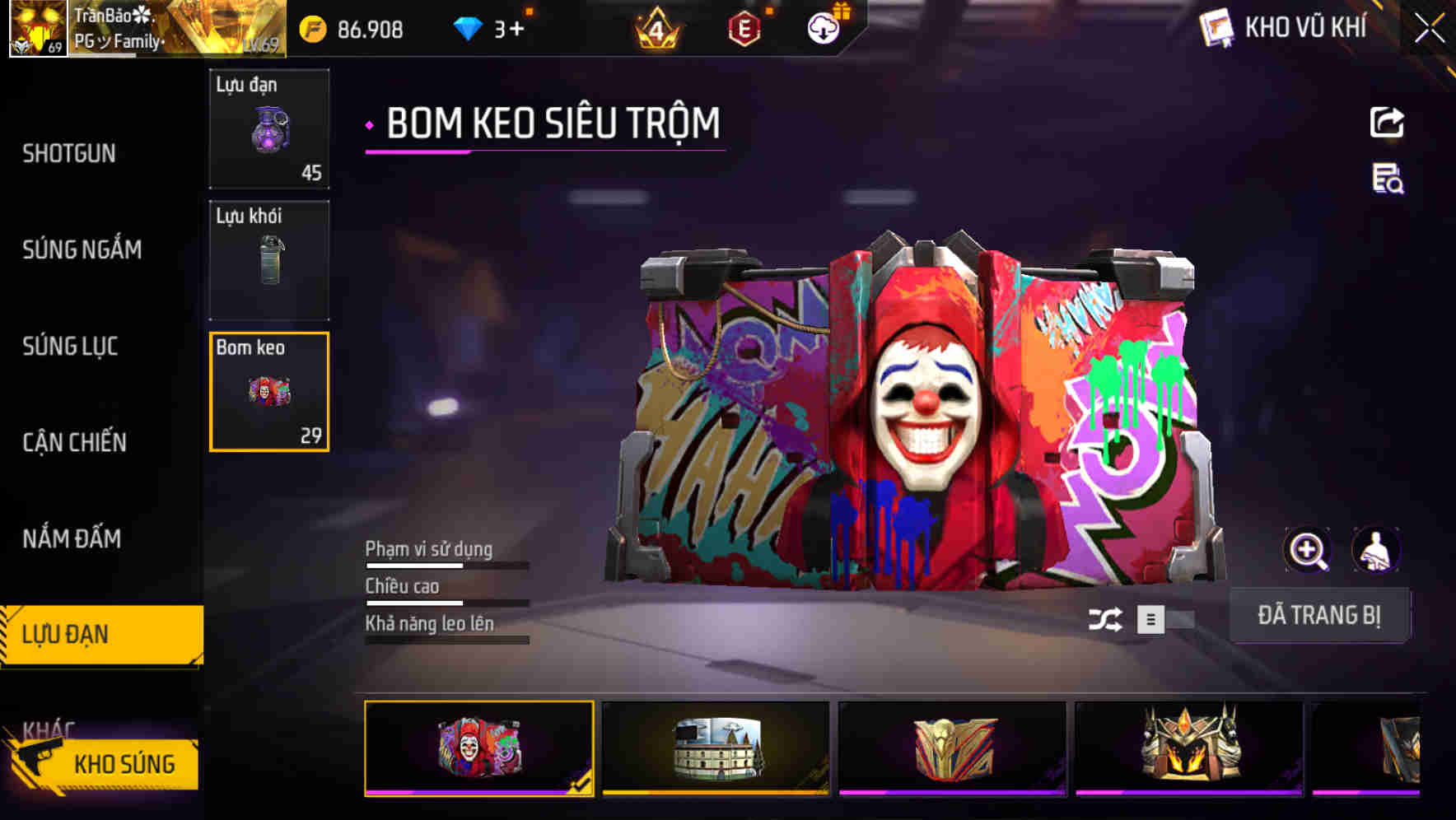1456x820 pixels.
Task: Open the TrànBảo player profile avatar
Action: (x=37, y=30)
